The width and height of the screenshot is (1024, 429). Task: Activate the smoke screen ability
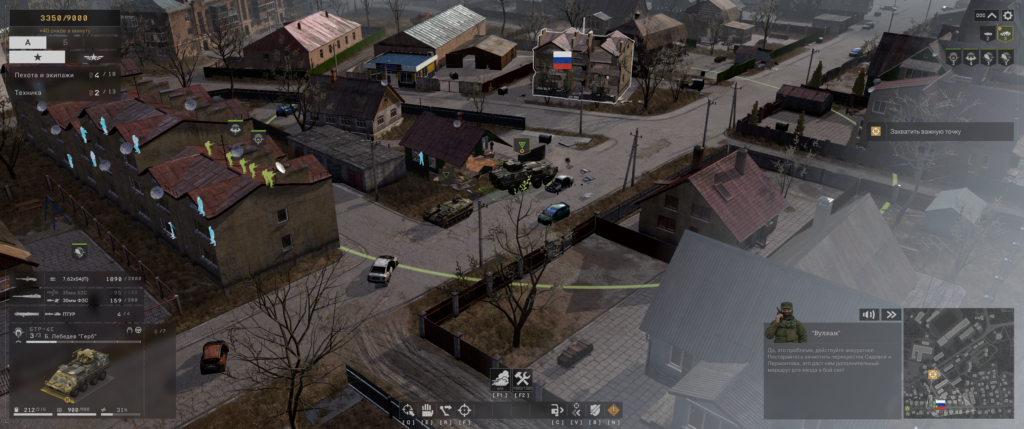point(502,378)
